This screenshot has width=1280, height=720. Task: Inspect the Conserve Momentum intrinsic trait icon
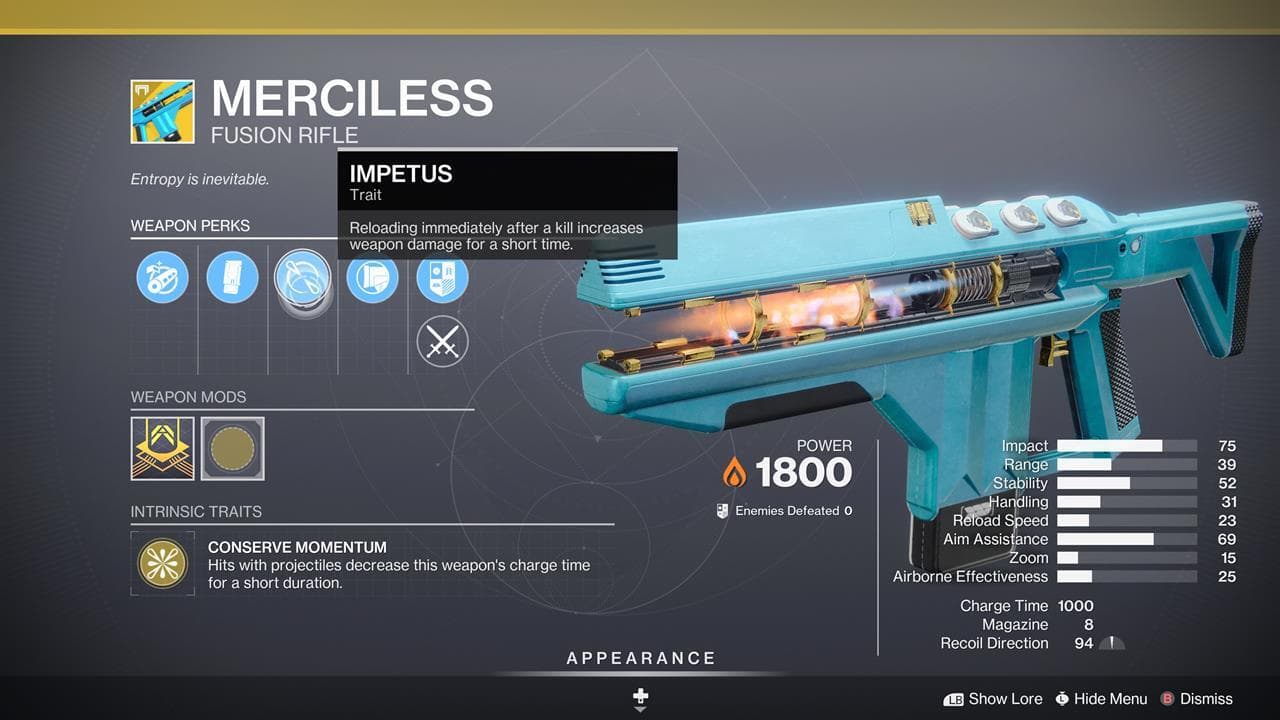click(162, 564)
